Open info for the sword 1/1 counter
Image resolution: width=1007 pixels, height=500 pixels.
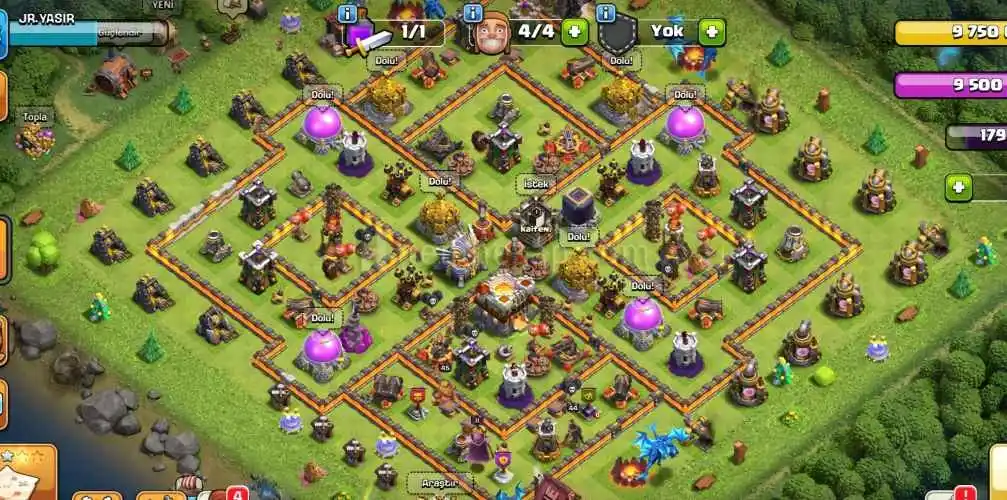(x=348, y=13)
